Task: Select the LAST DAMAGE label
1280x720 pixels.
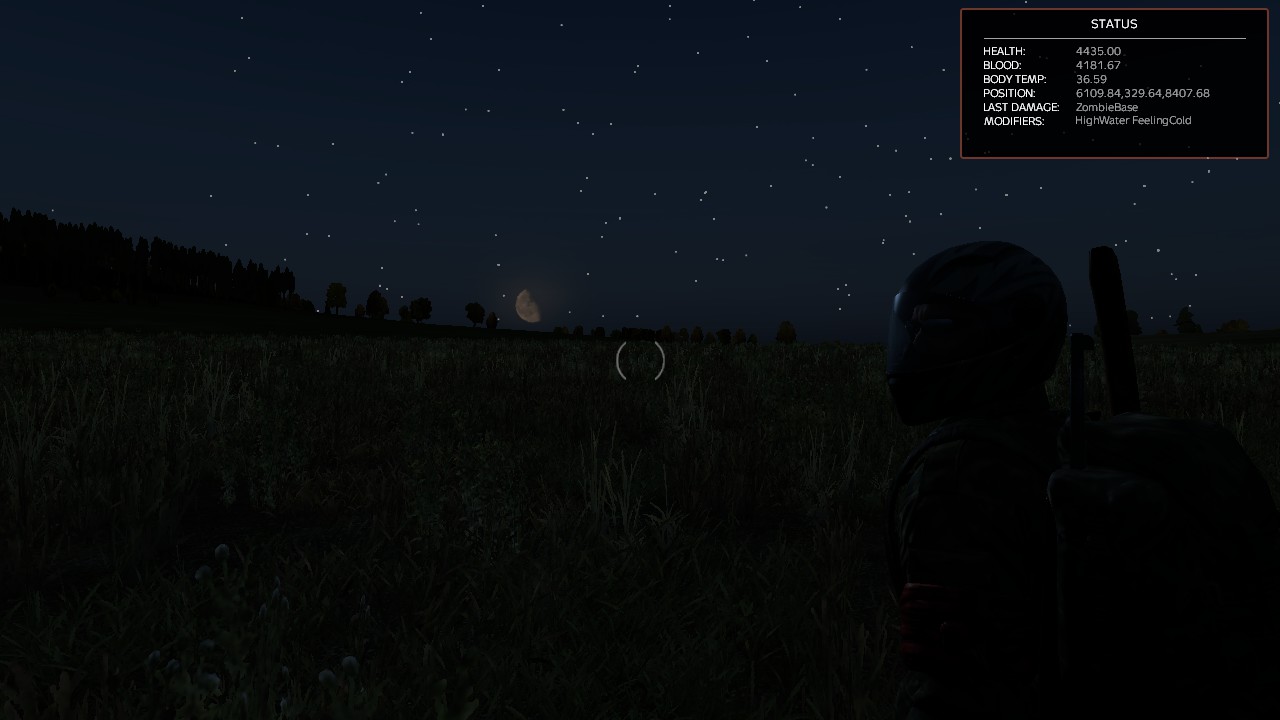Action: point(1021,107)
